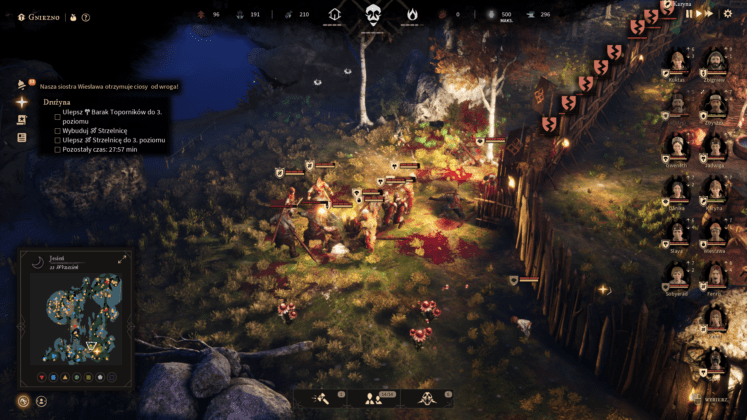Viewport: 747px width, 420px height.
Task: Toggle the yellow triangle minimap filter
Action: 65,378
